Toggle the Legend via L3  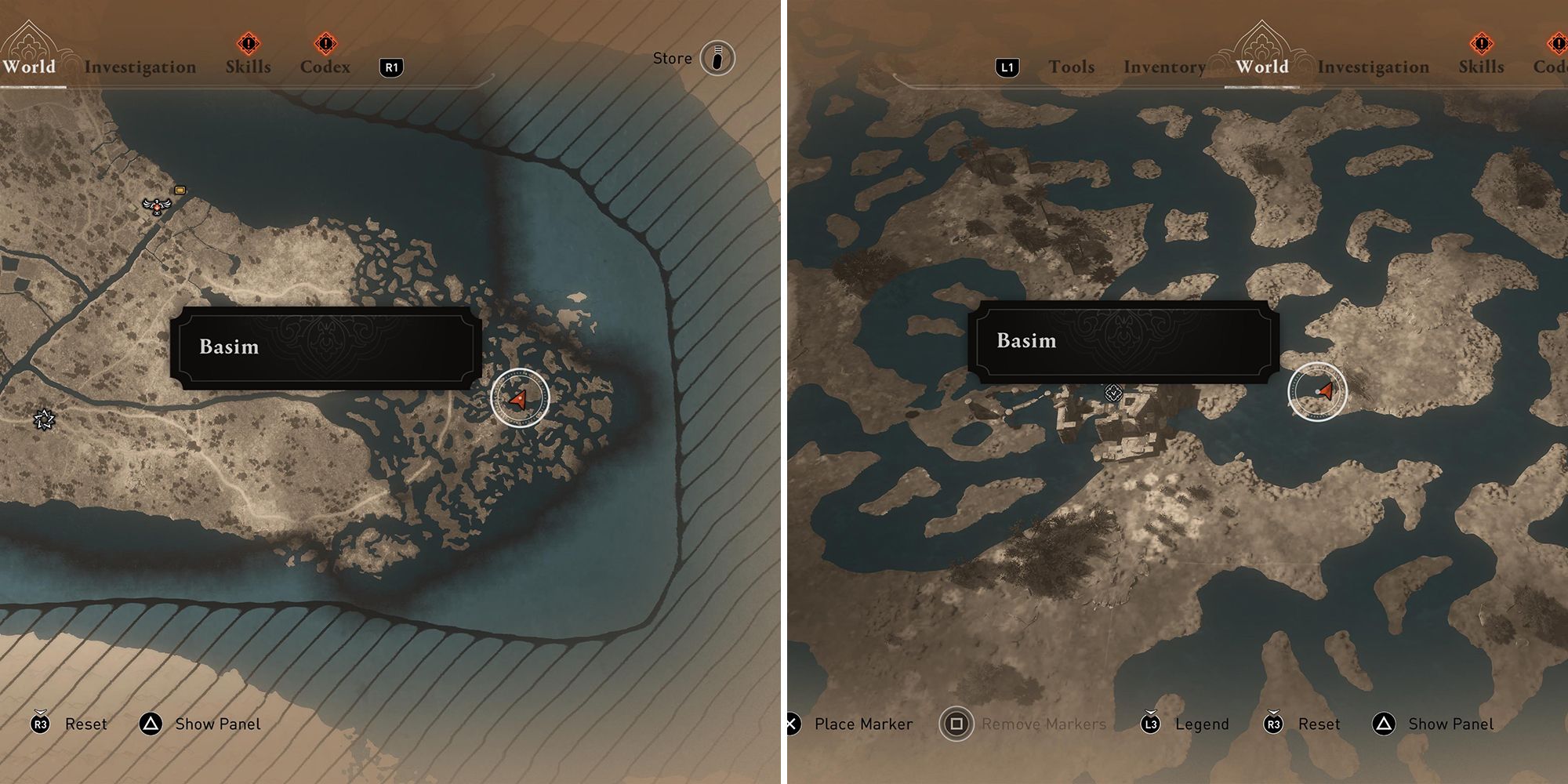click(x=1149, y=724)
